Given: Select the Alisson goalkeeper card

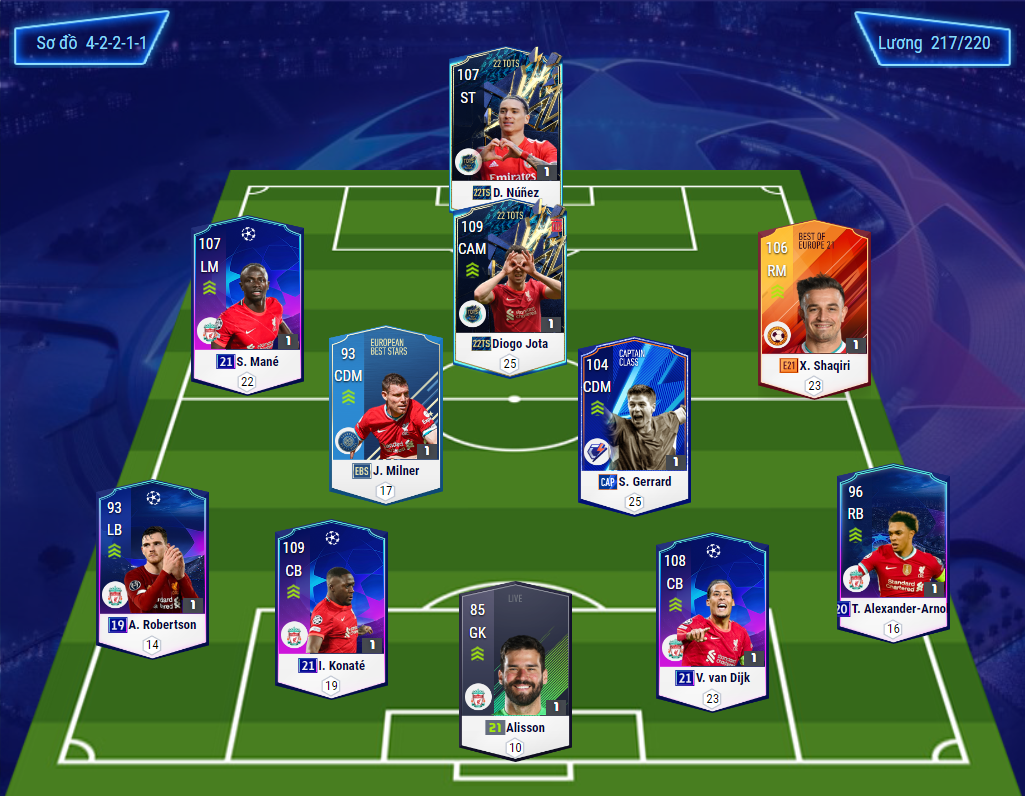Looking at the screenshot, I should point(515,665).
